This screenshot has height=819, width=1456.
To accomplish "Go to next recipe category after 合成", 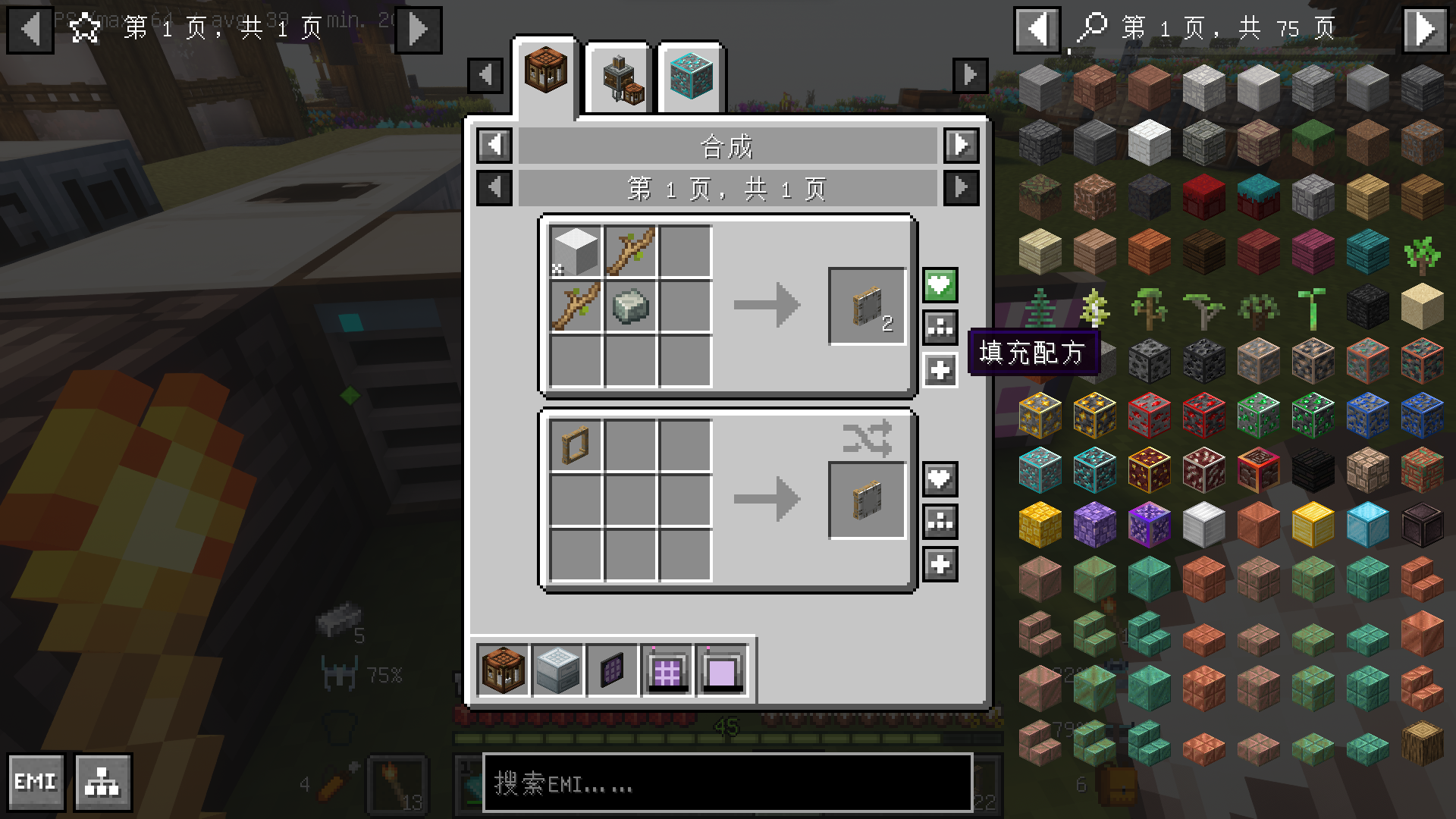I will tap(961, 145).
